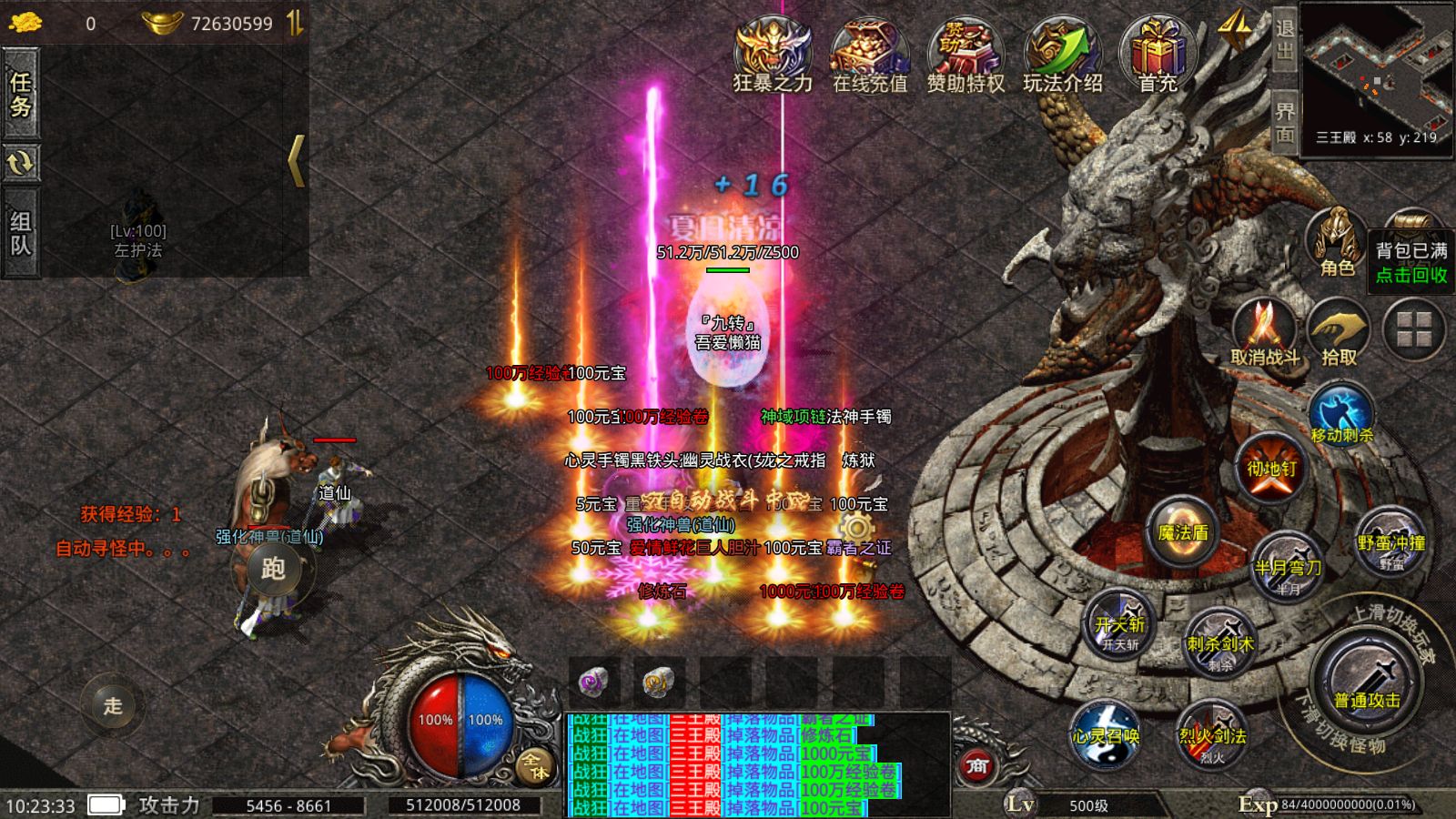Open the 角色 character sheet
Image resolution: width=1456 pixels, height=819 pixels.
tap(1337, 243)
